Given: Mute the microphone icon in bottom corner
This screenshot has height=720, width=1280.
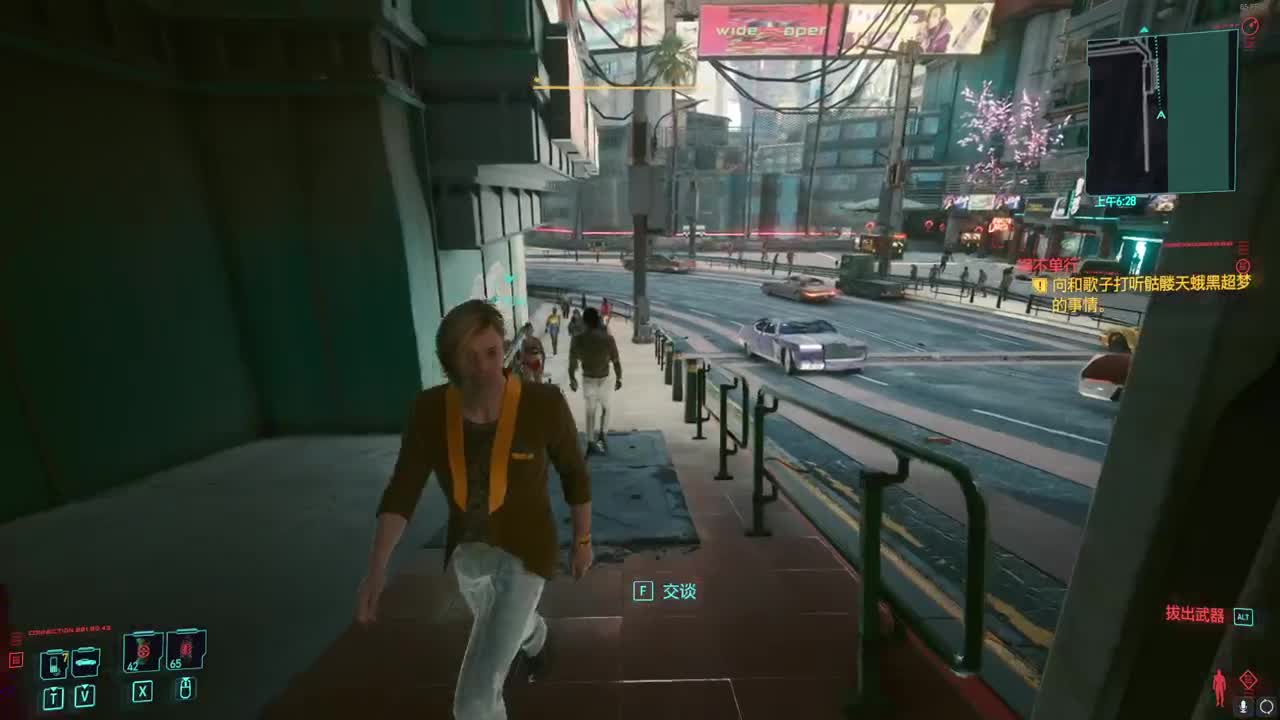Looking at the screenshot, I should click(1243, 706).
